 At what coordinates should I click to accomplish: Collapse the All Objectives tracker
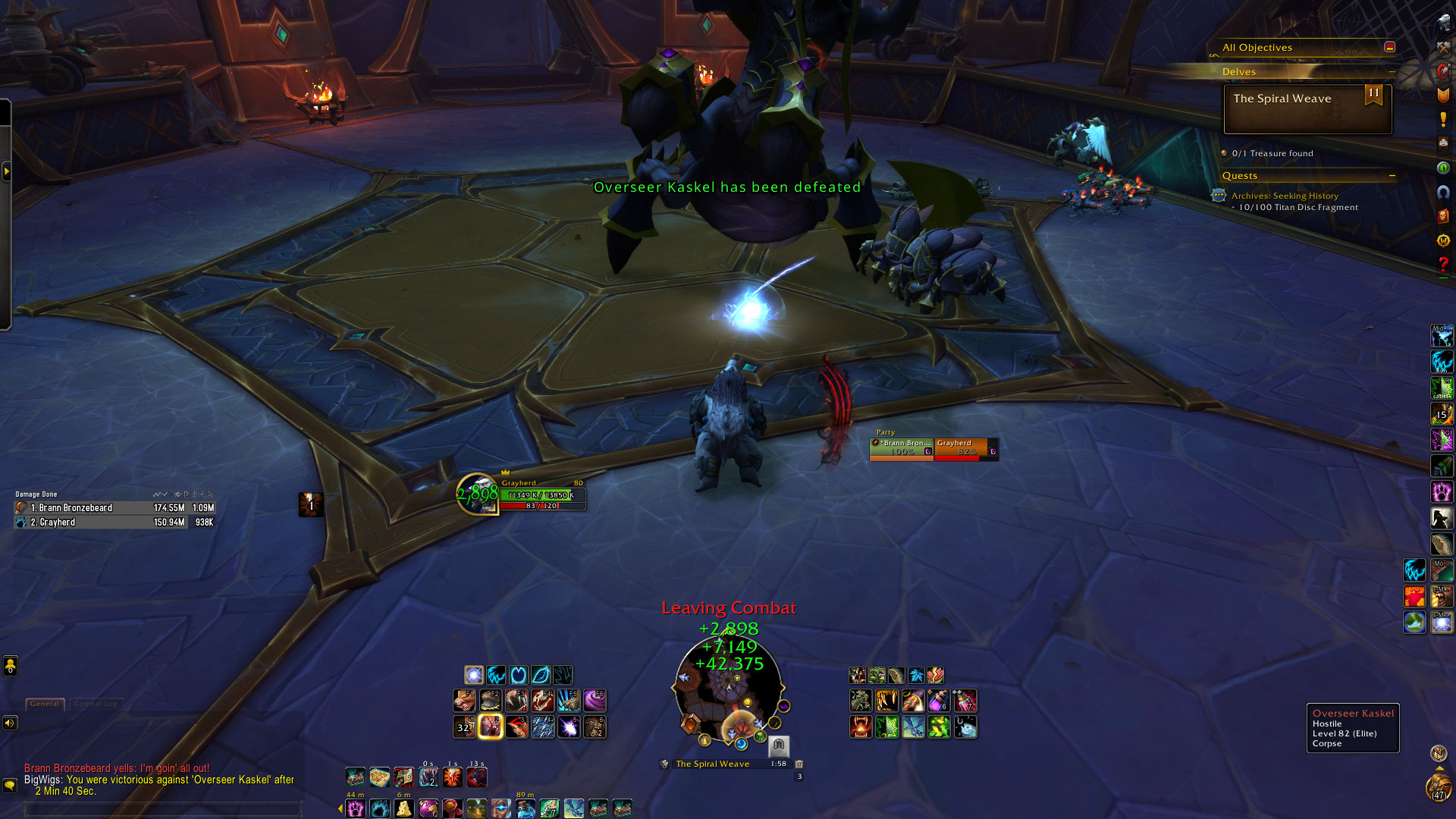pyautogui.click(x=1389, y=47)
